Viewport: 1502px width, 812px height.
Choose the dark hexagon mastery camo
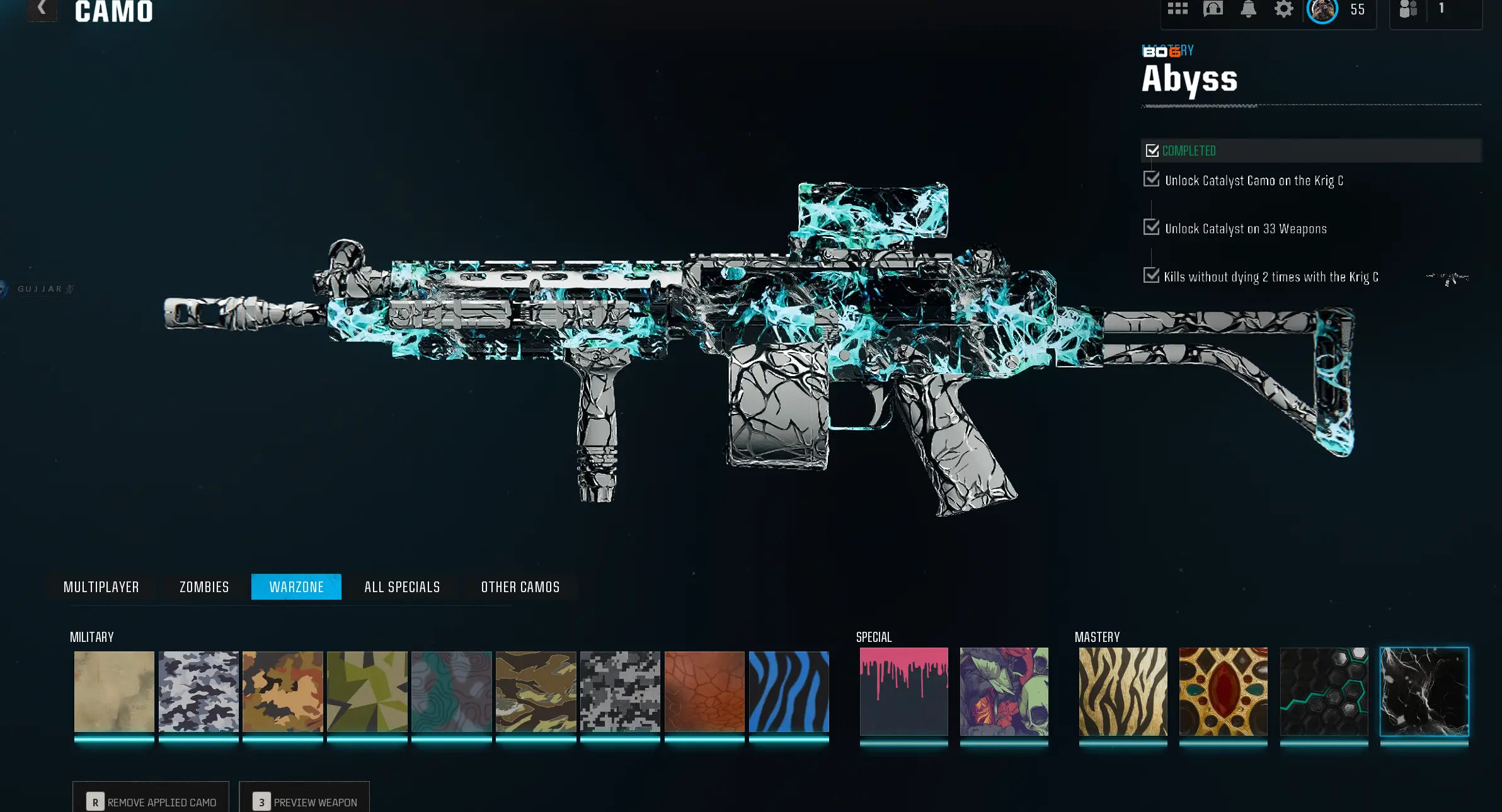[1324, 692]
